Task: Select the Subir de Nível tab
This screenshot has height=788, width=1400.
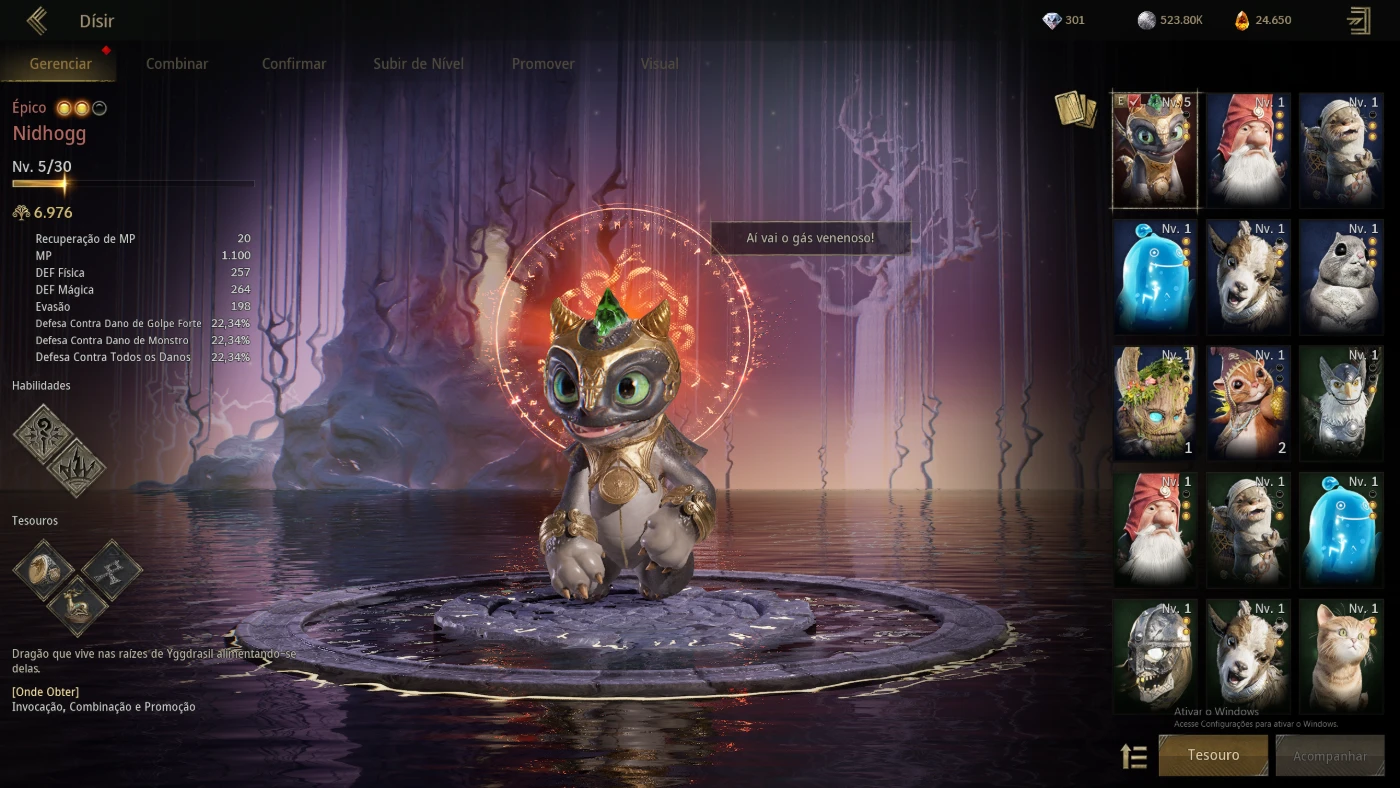Action: pyautogui.click(x=418, y=63)
